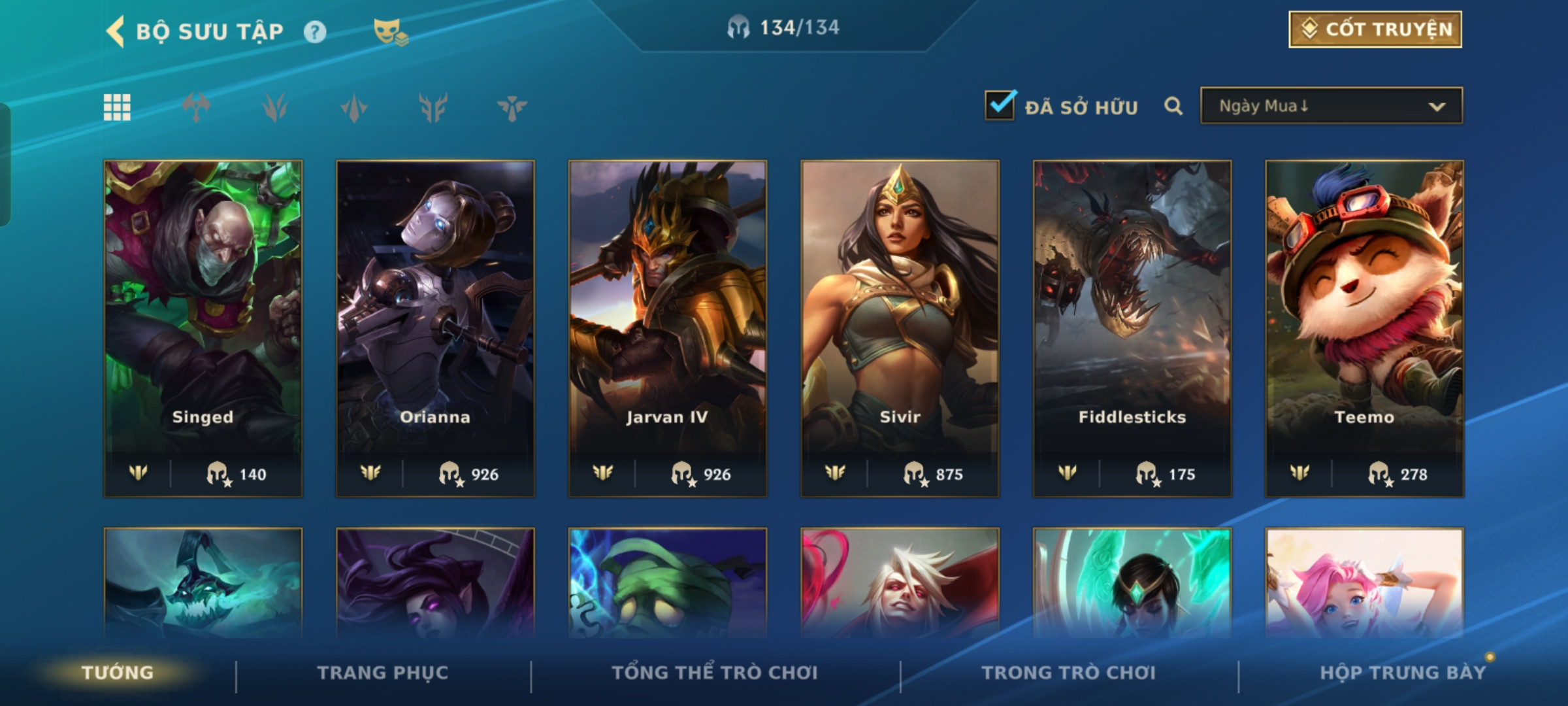Click the magnifying glass search icon
Screen dimensions: 1568x706
tap(1173, 106)
